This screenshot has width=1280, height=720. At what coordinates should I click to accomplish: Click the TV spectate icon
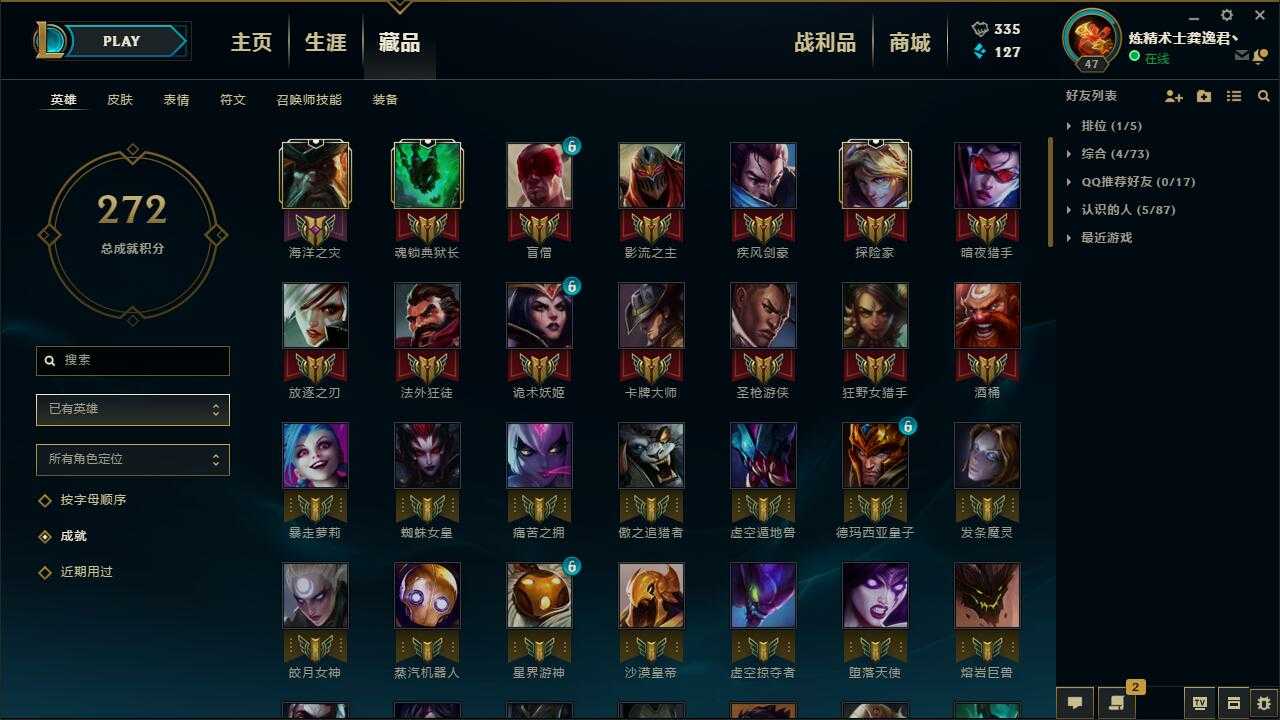tap(1200, 702)
